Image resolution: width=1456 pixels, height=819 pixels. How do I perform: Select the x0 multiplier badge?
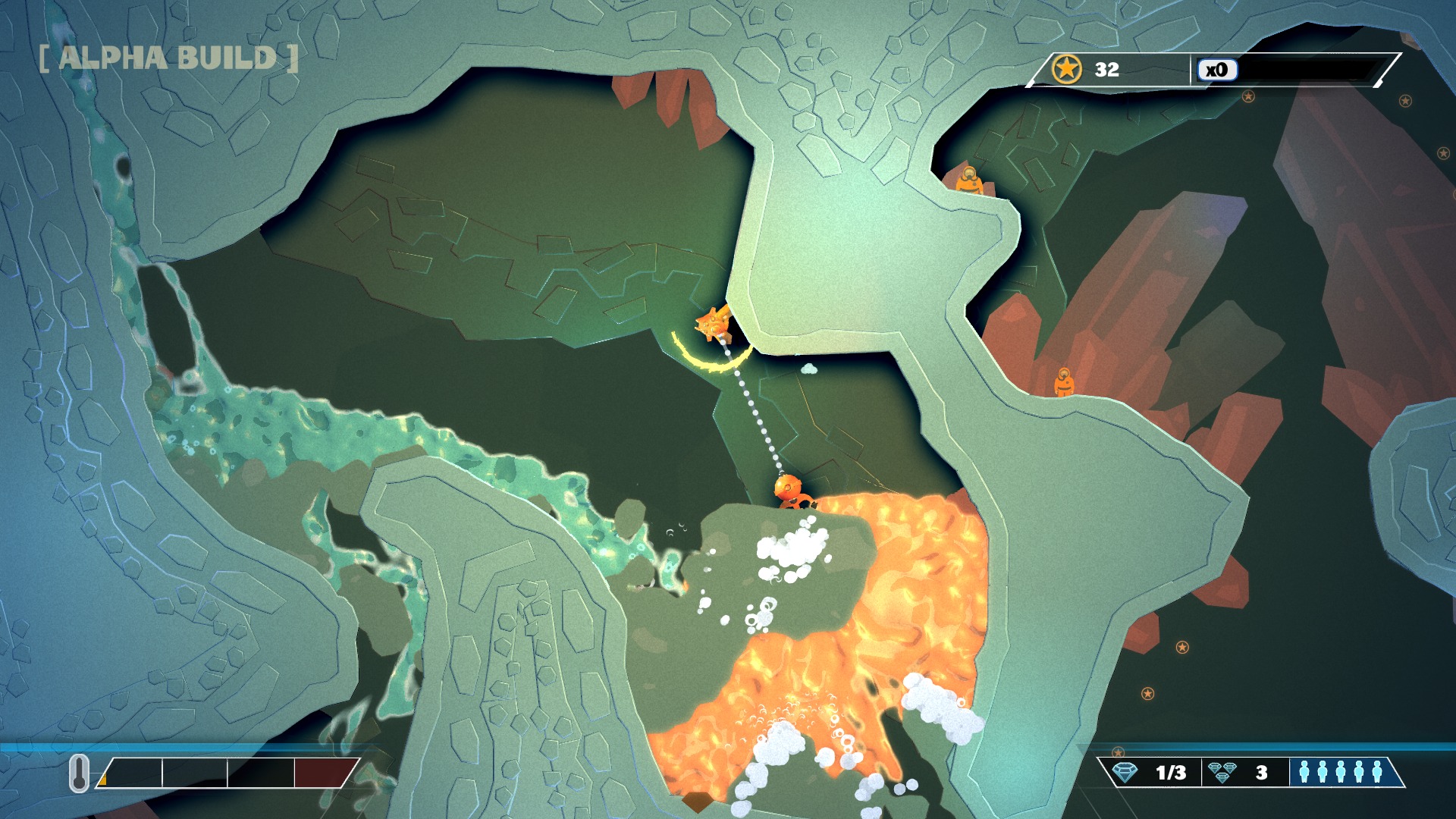1216,70
